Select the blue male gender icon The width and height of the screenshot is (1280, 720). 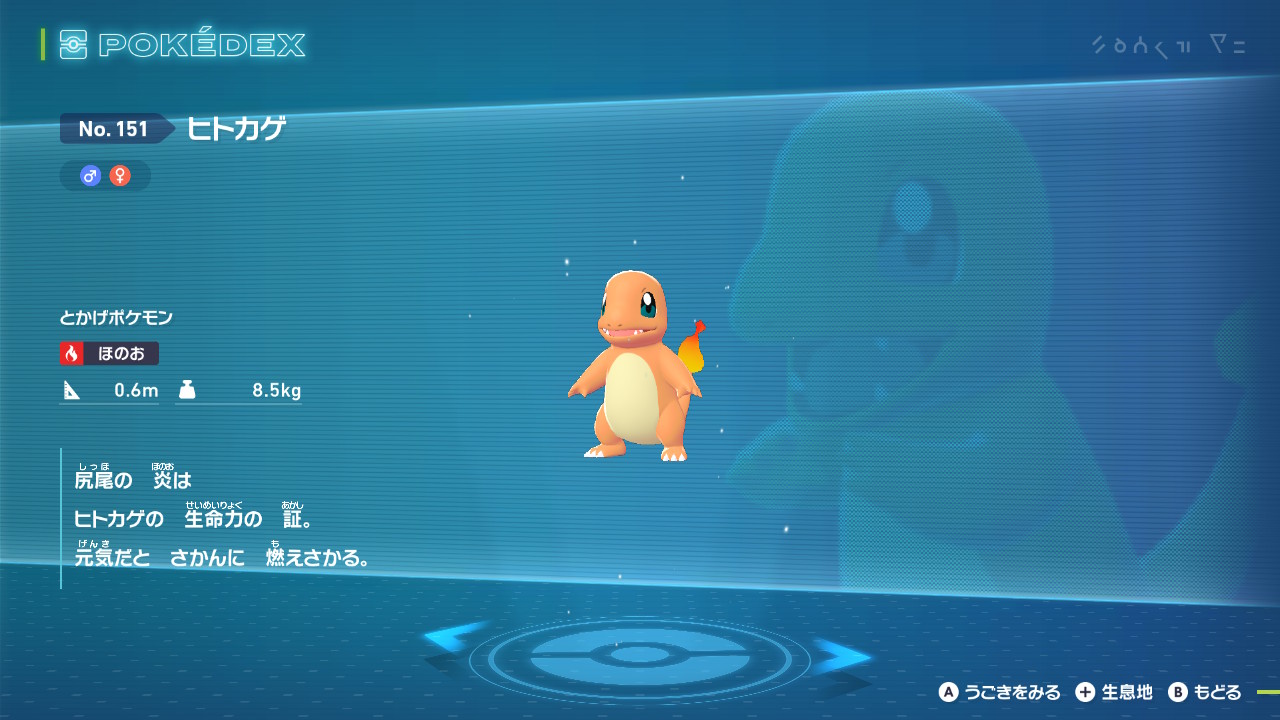click(x=91, y=176)
